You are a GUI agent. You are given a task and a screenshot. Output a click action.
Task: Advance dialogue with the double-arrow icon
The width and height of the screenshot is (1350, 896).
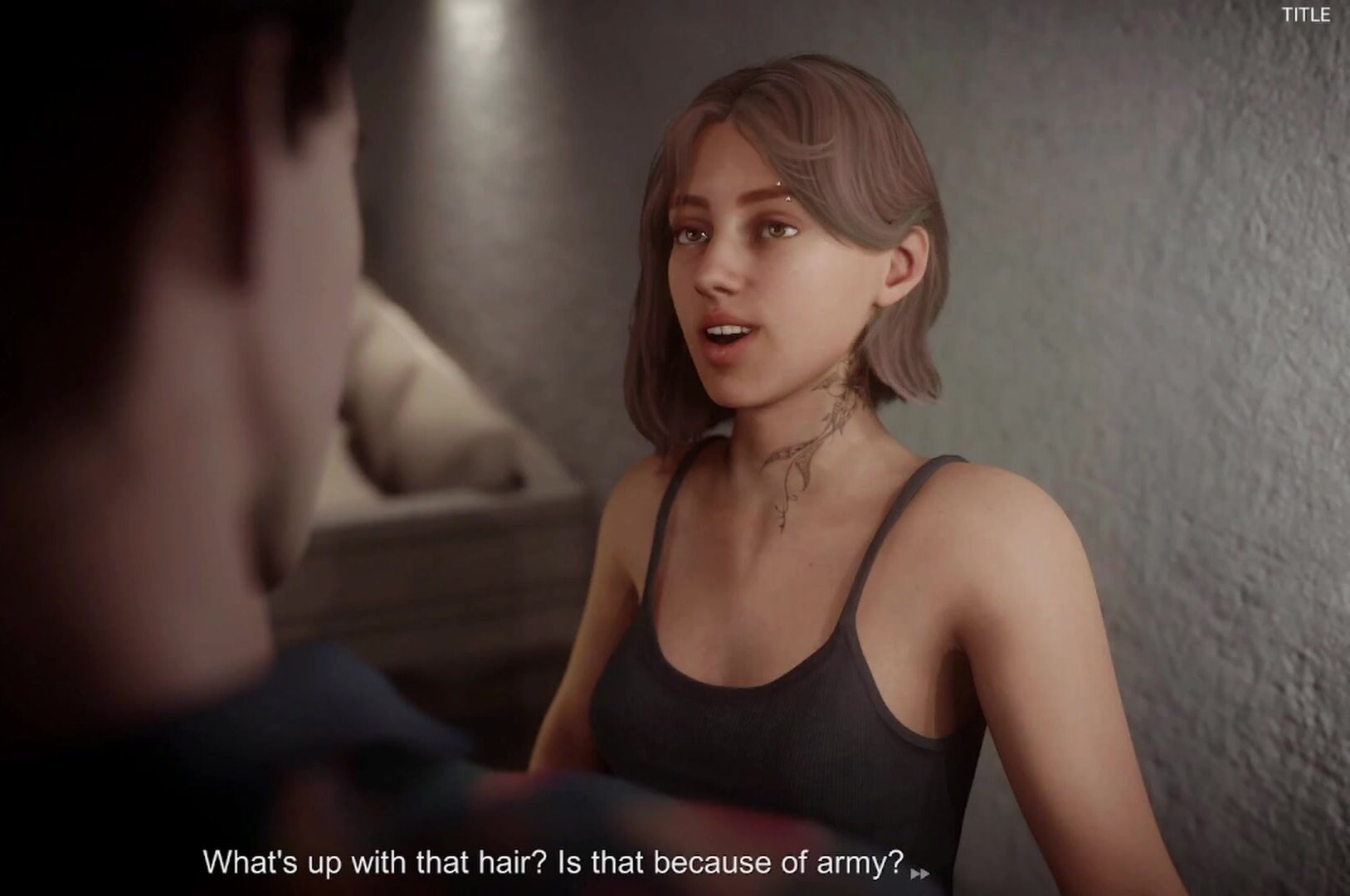920,873
